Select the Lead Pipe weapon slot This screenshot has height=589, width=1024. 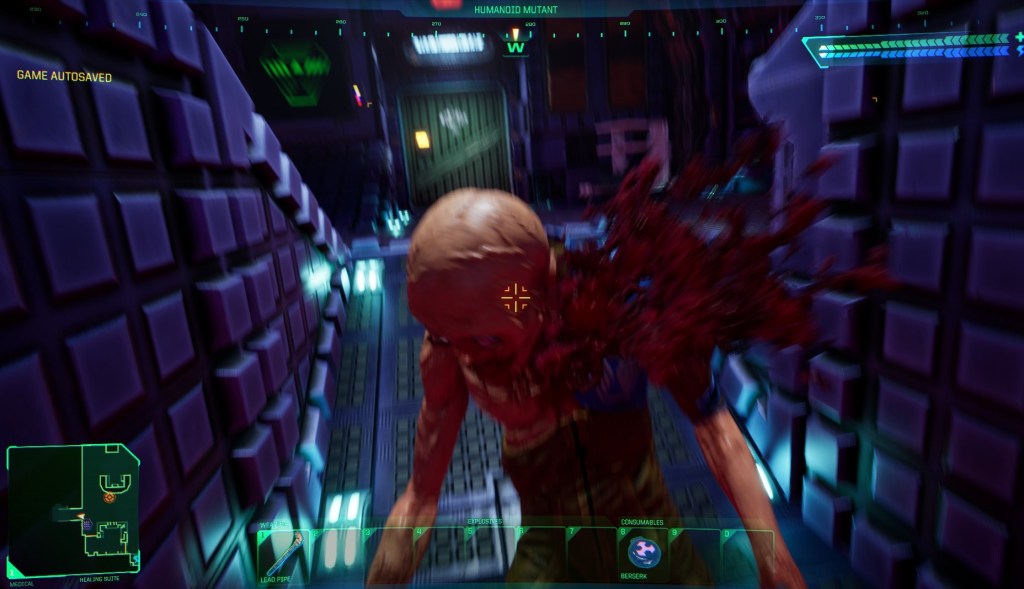tap(282, 551)
